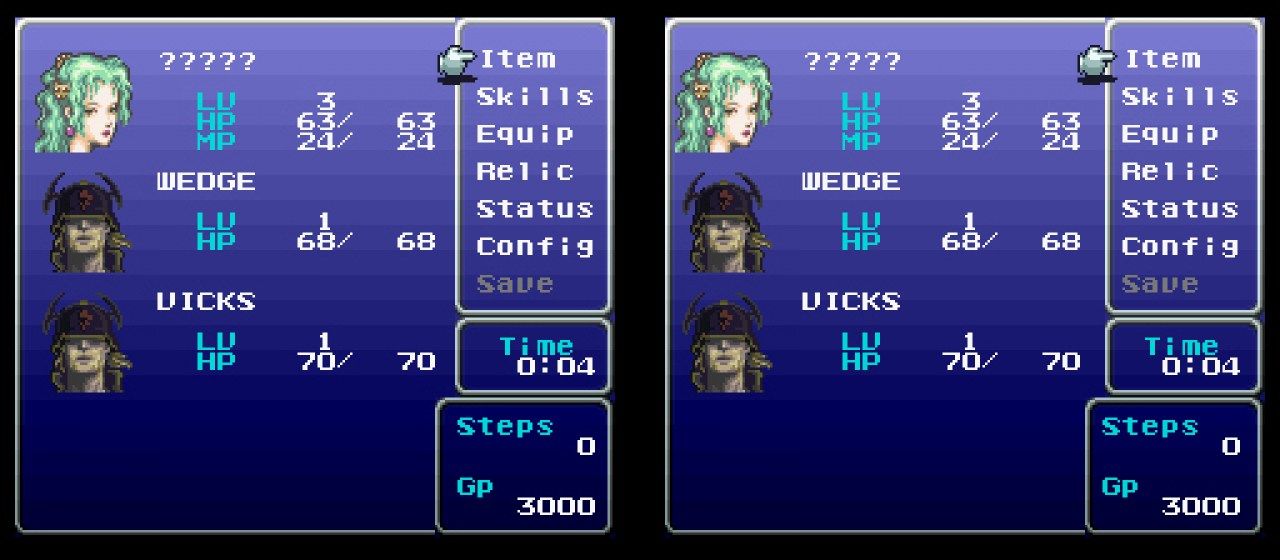1280x560 pixels.
Task: Open Relic in the left screenshot's menu
Action: point(525,171)
